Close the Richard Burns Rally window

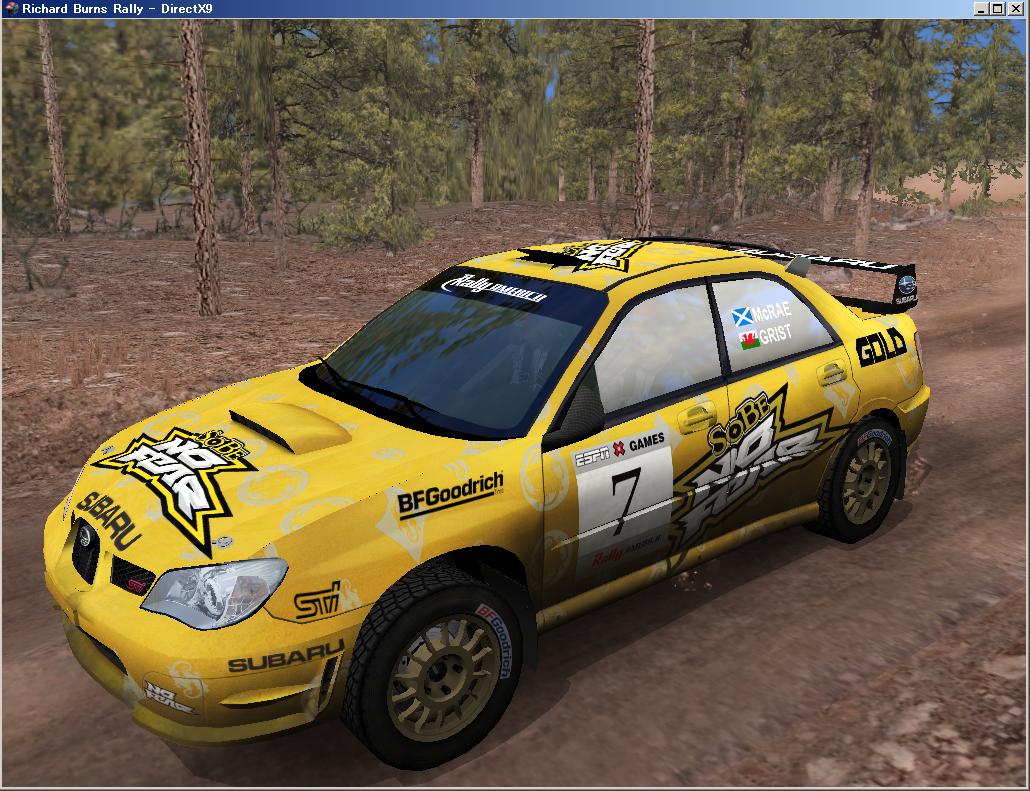[1016, 9]
